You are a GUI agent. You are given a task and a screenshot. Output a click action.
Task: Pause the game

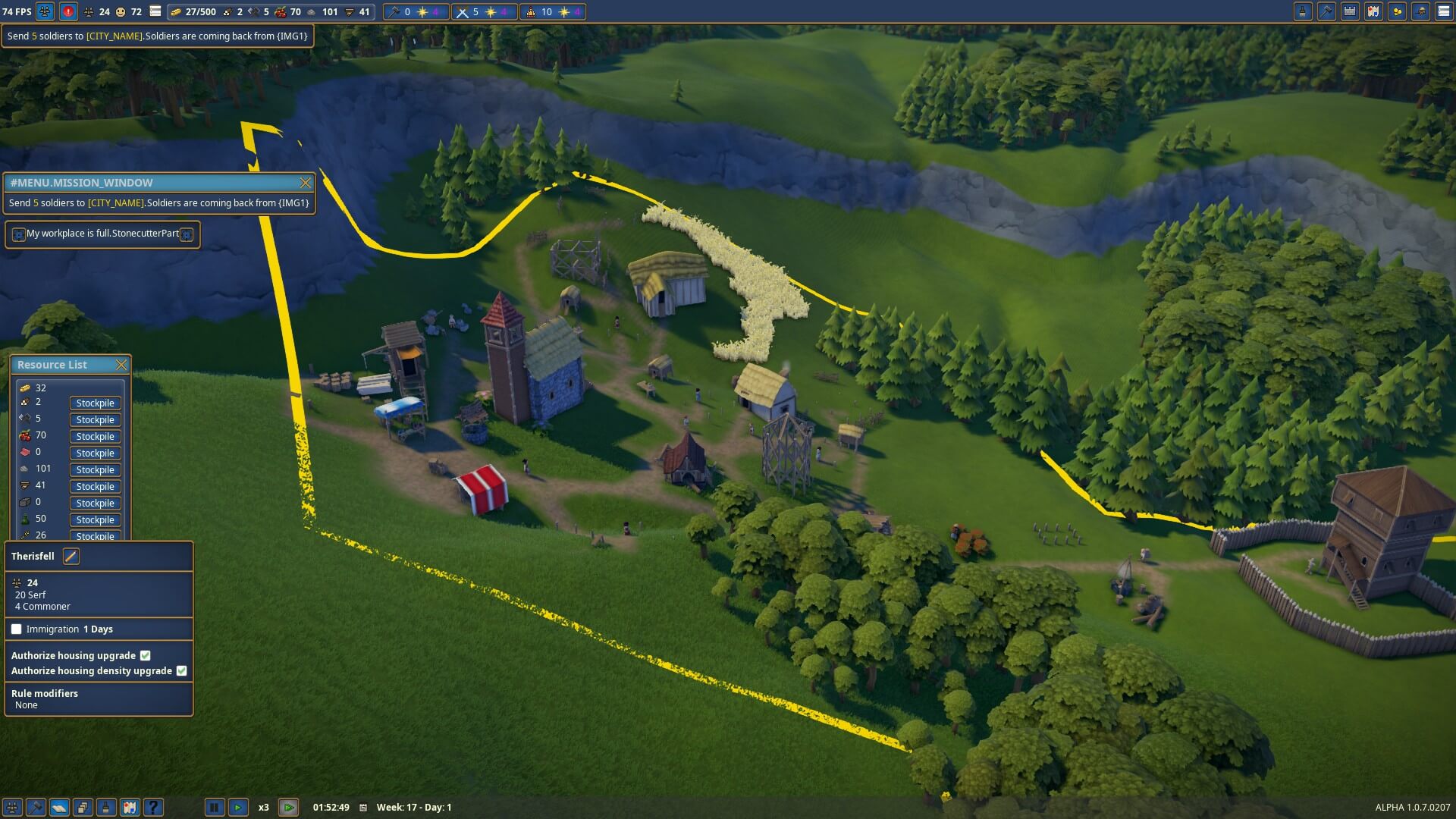[x=214, y=808]
